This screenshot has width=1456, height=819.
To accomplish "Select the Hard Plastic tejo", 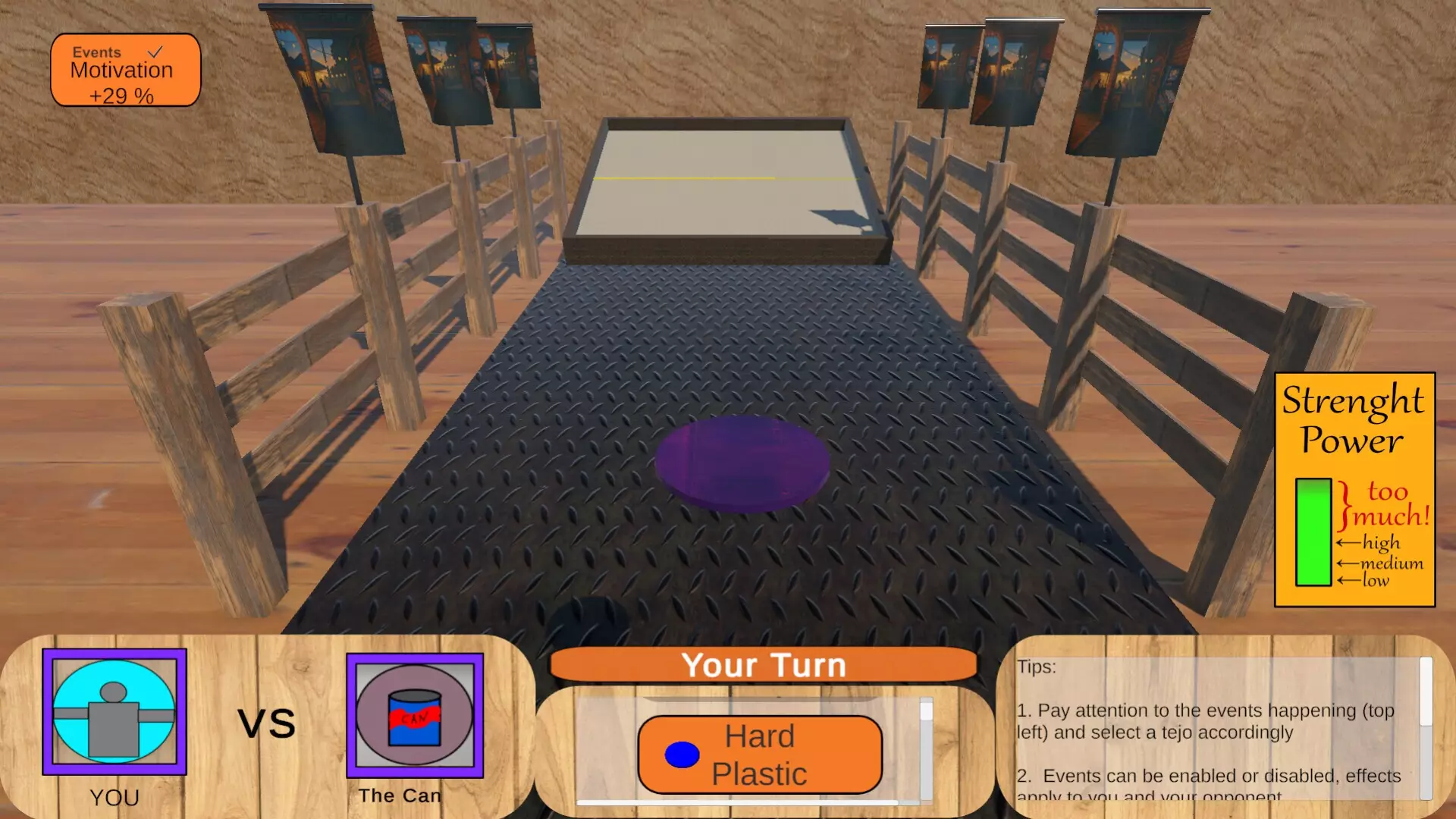I will [x=759, y=755].
